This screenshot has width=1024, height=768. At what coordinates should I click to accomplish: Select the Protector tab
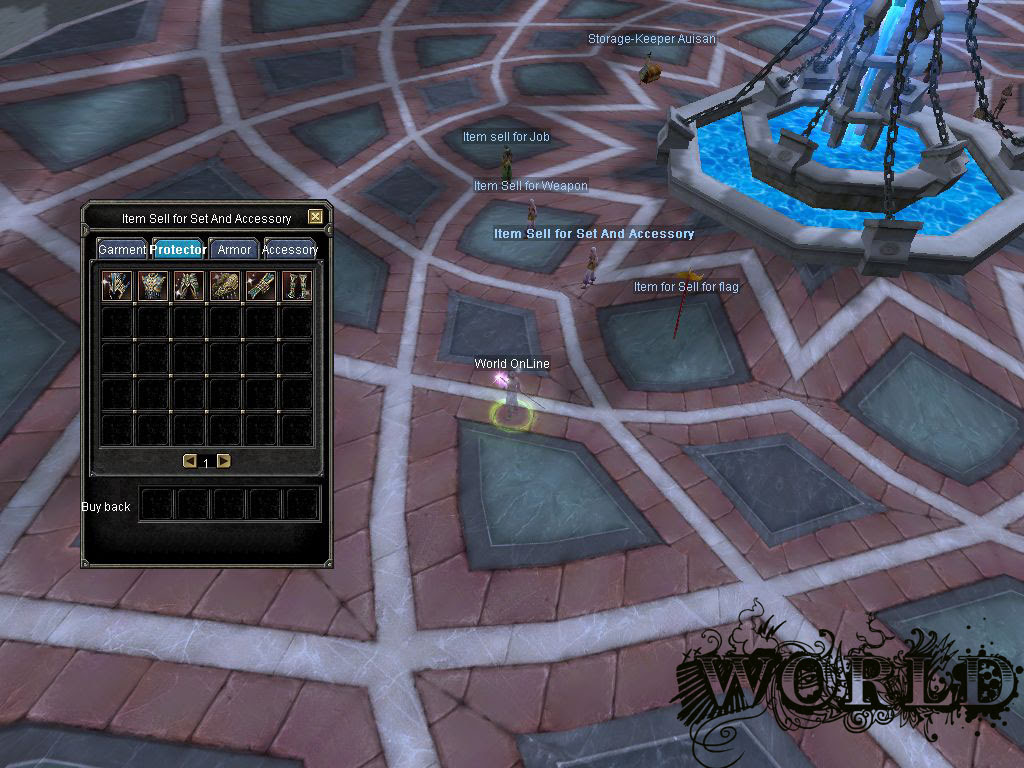[x=180, y=250]
